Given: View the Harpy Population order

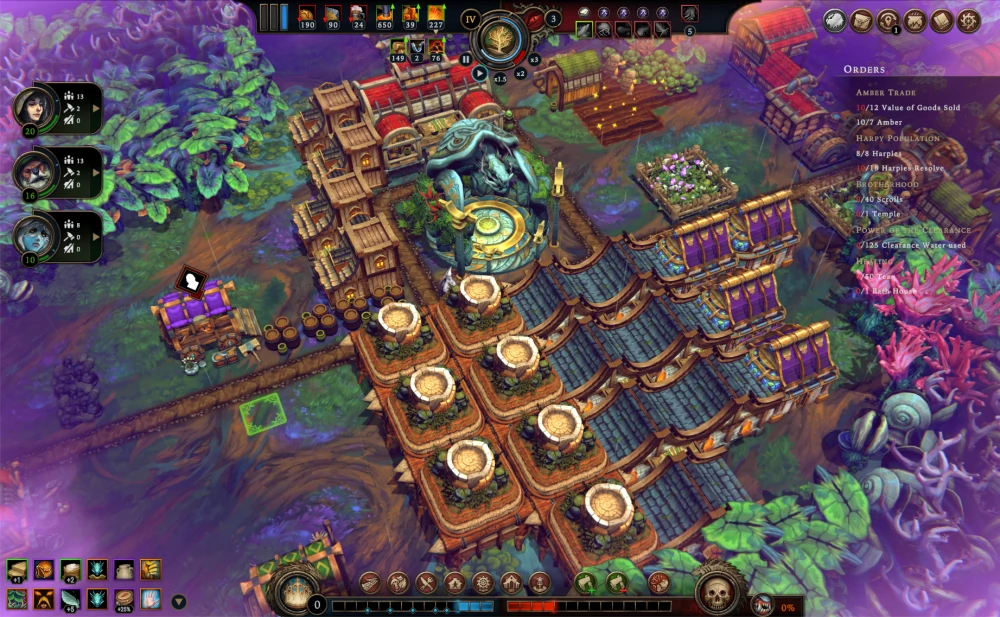Looking at the screenshot, I should coord(897,137).
